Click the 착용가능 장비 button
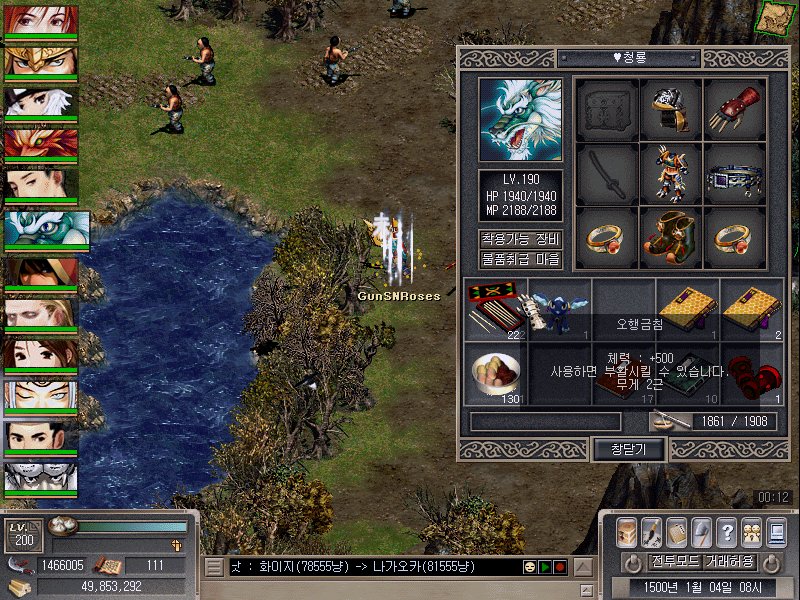The width and height of the screenshot is (800, 600). 520,239
